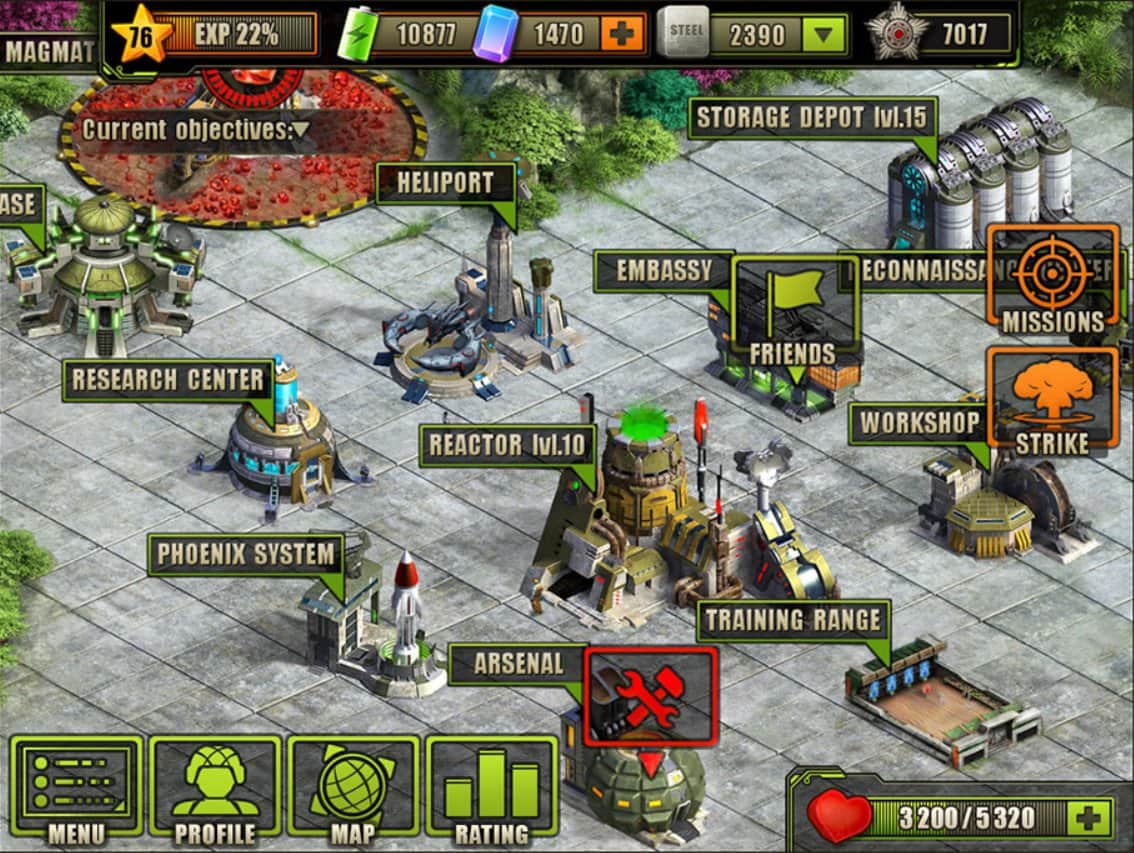Add more crystals with orange plus

[622, 35]
